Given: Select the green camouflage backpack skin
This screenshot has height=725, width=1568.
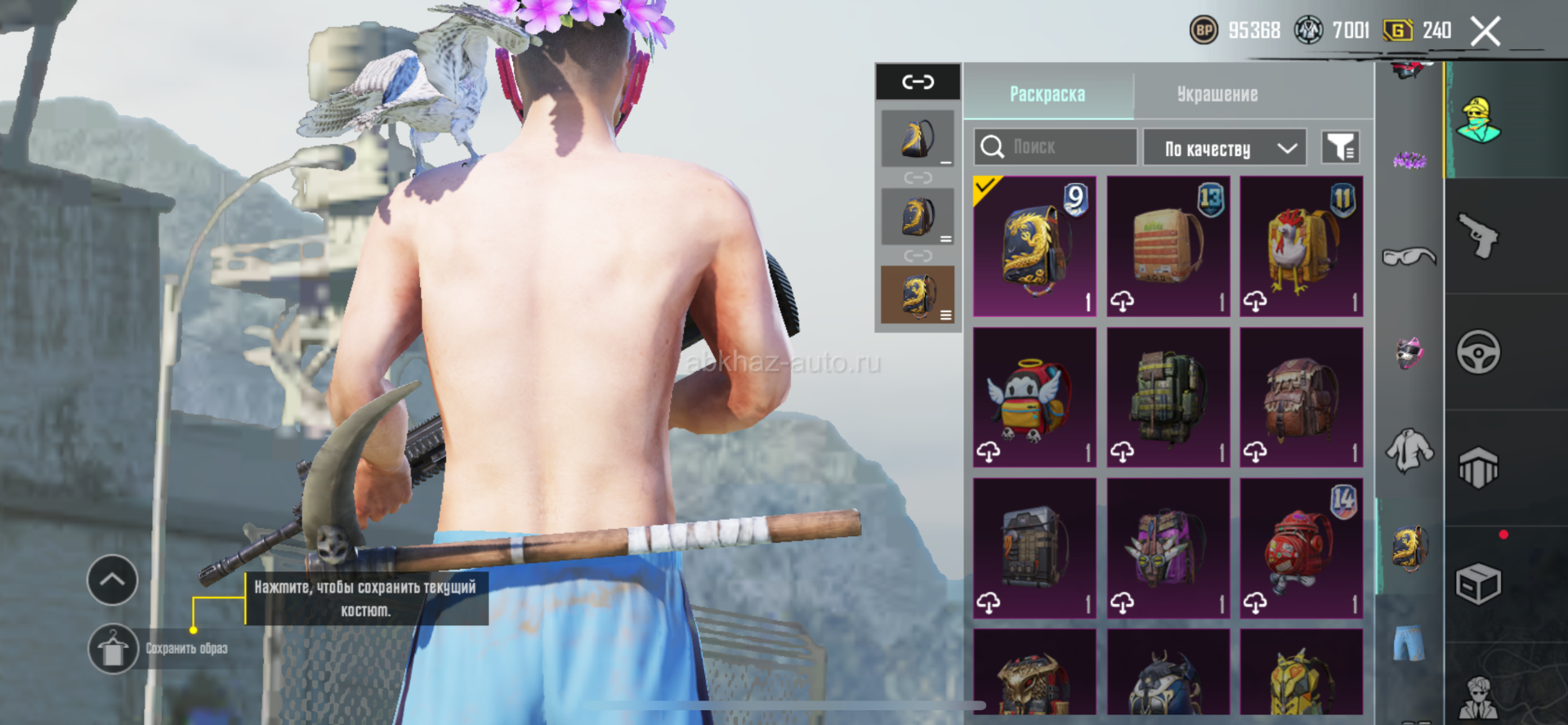Looking at the screenshot, I should point(1168,397).
